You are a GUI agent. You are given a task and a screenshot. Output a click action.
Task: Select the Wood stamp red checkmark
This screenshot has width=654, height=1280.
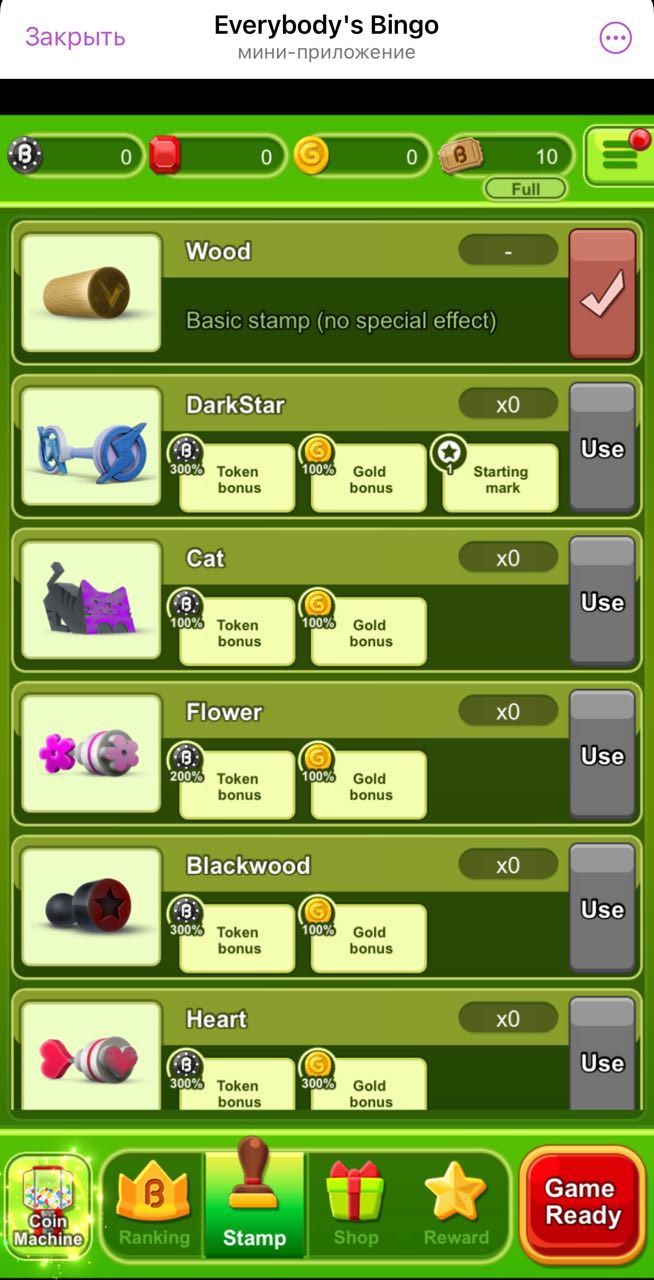[x=602, y=293]
